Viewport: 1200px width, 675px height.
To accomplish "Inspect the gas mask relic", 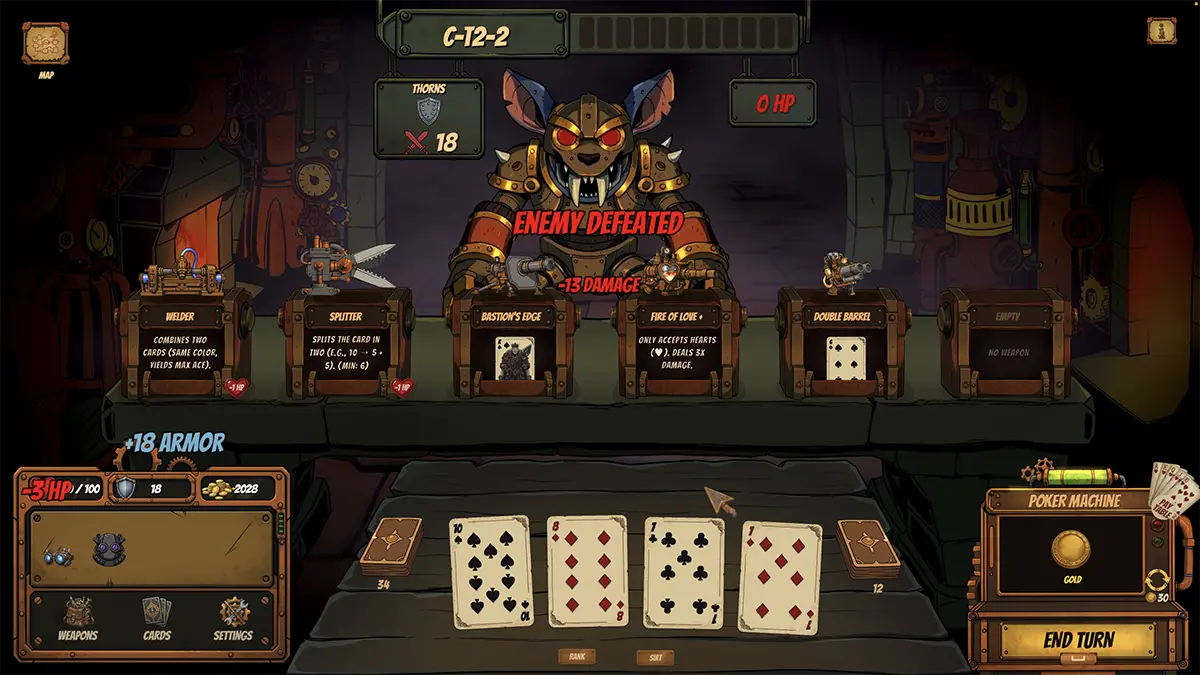I will tap(107, 549).
